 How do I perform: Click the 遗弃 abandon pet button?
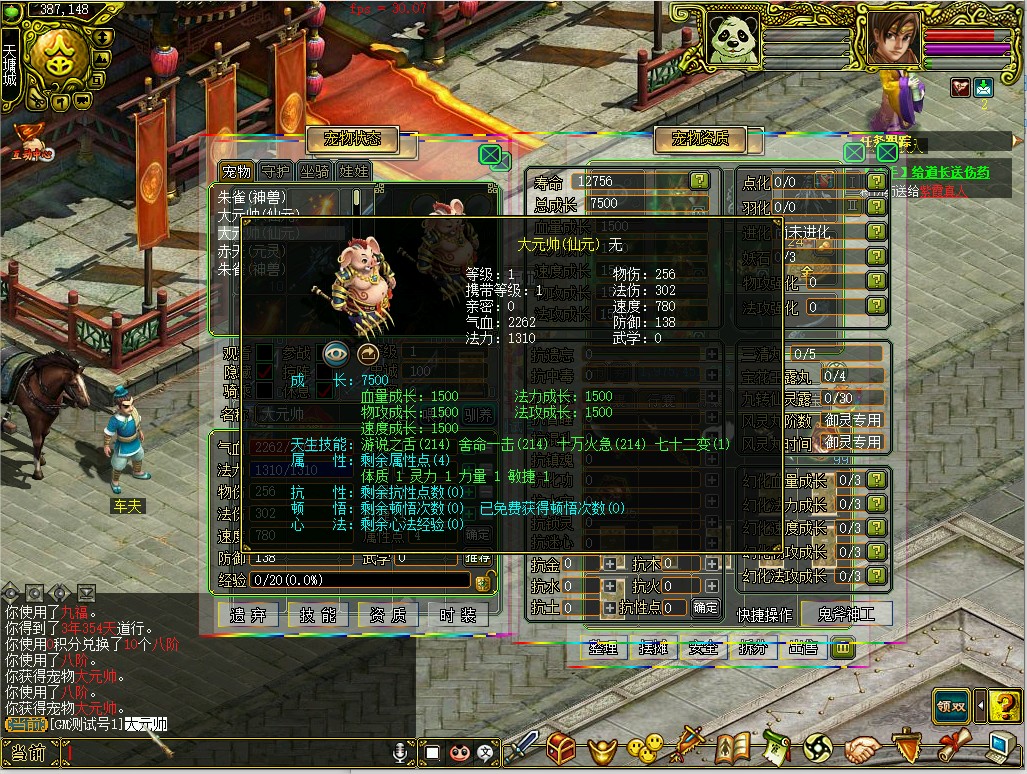[248, 615]
